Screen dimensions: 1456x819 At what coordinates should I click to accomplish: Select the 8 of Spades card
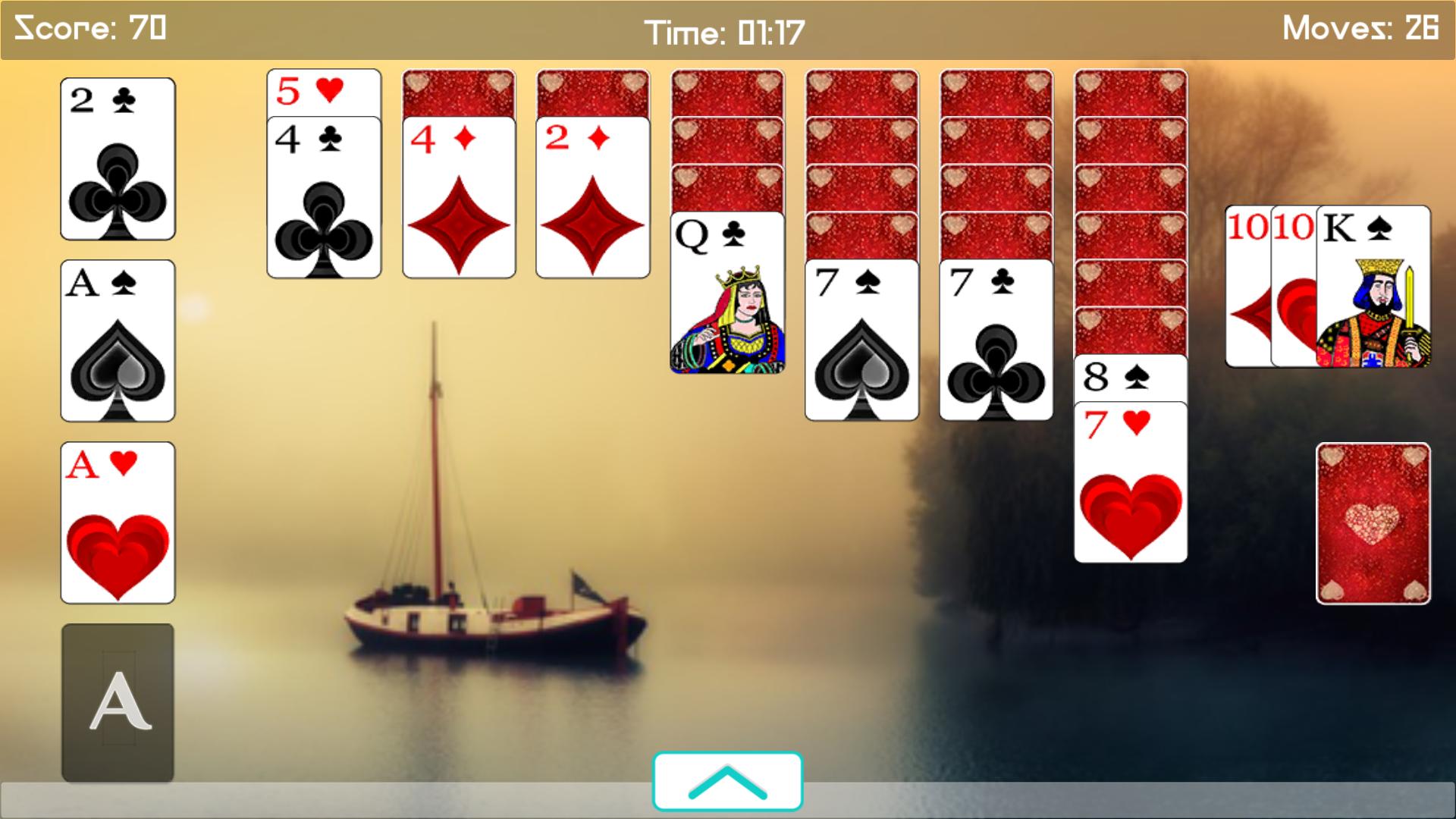tap(1129, 375)
